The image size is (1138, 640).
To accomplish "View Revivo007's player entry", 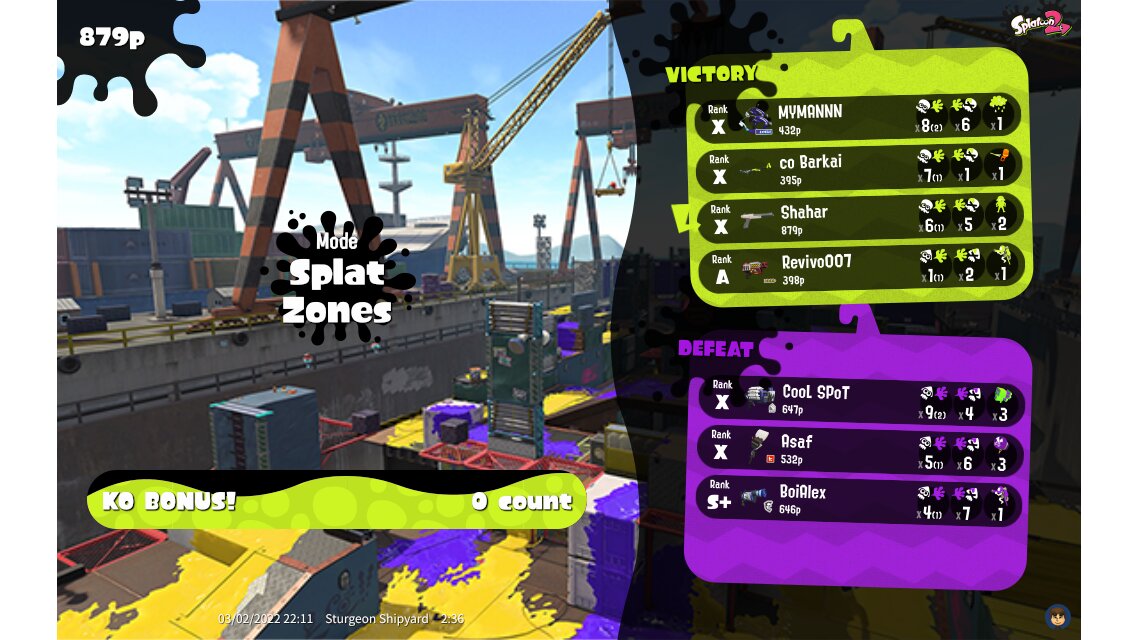I will tap(858, 268).
